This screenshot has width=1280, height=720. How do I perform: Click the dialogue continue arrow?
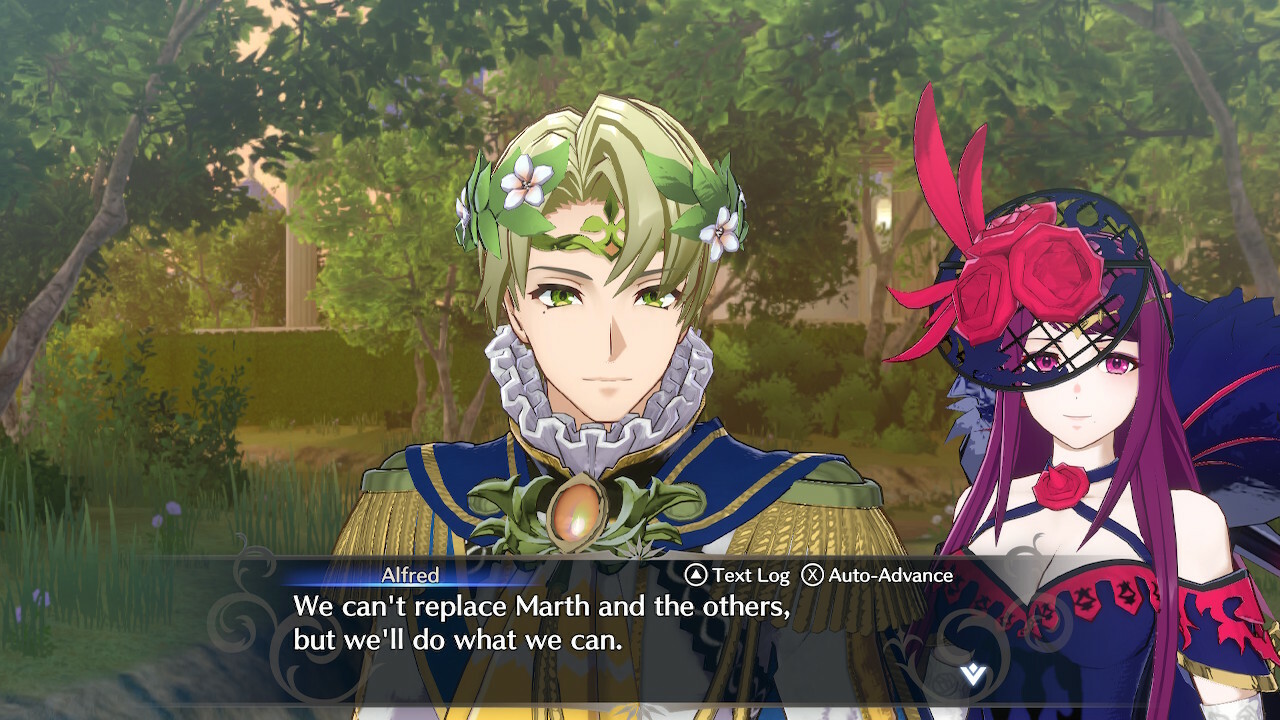pyautogui.click(x=972, y=675)
